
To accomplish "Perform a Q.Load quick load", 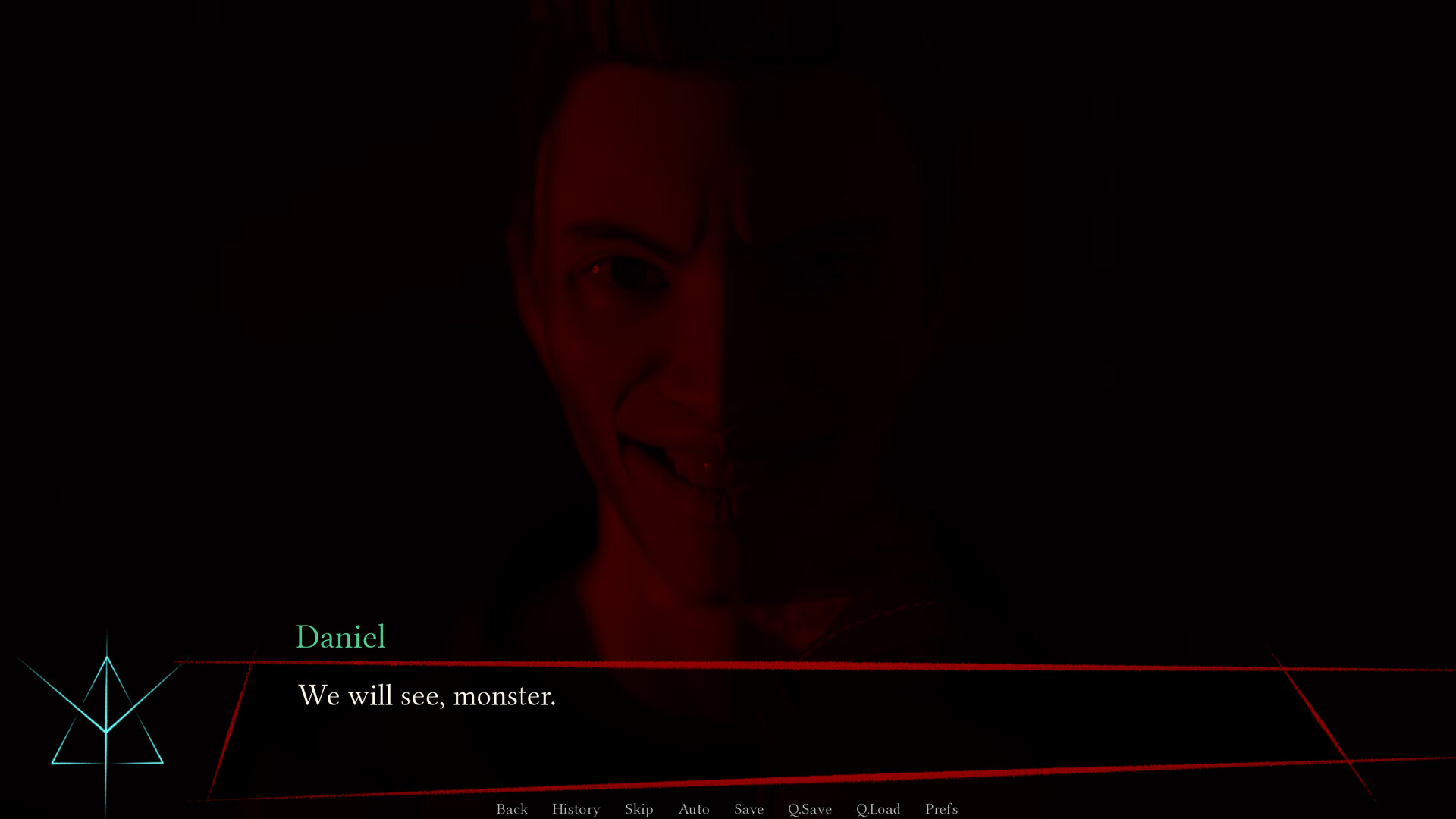I will point(877,809).
